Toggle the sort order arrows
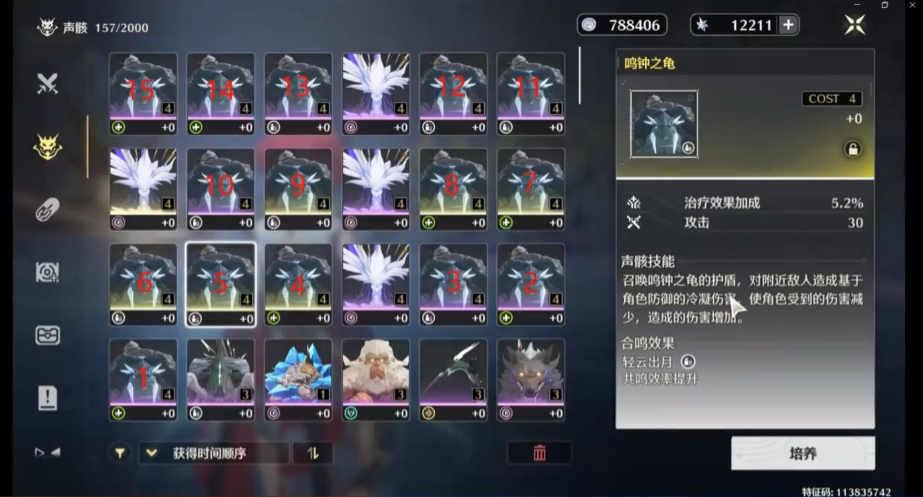Screen dimensions: 923x497 coord(313,453)
